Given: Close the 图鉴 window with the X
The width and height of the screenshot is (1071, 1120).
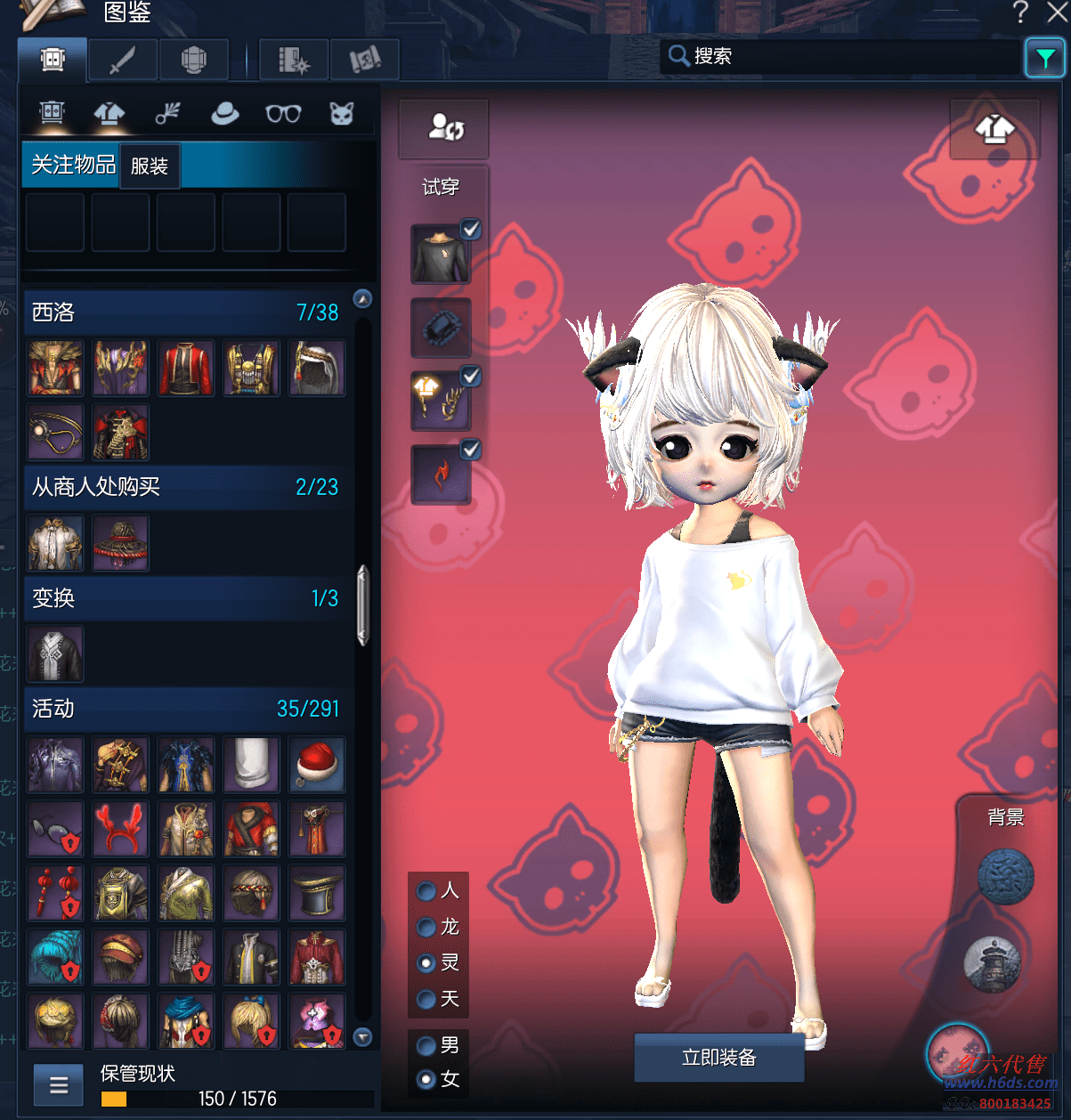Looking at the screenshot, I should (x=1058, y=12).
